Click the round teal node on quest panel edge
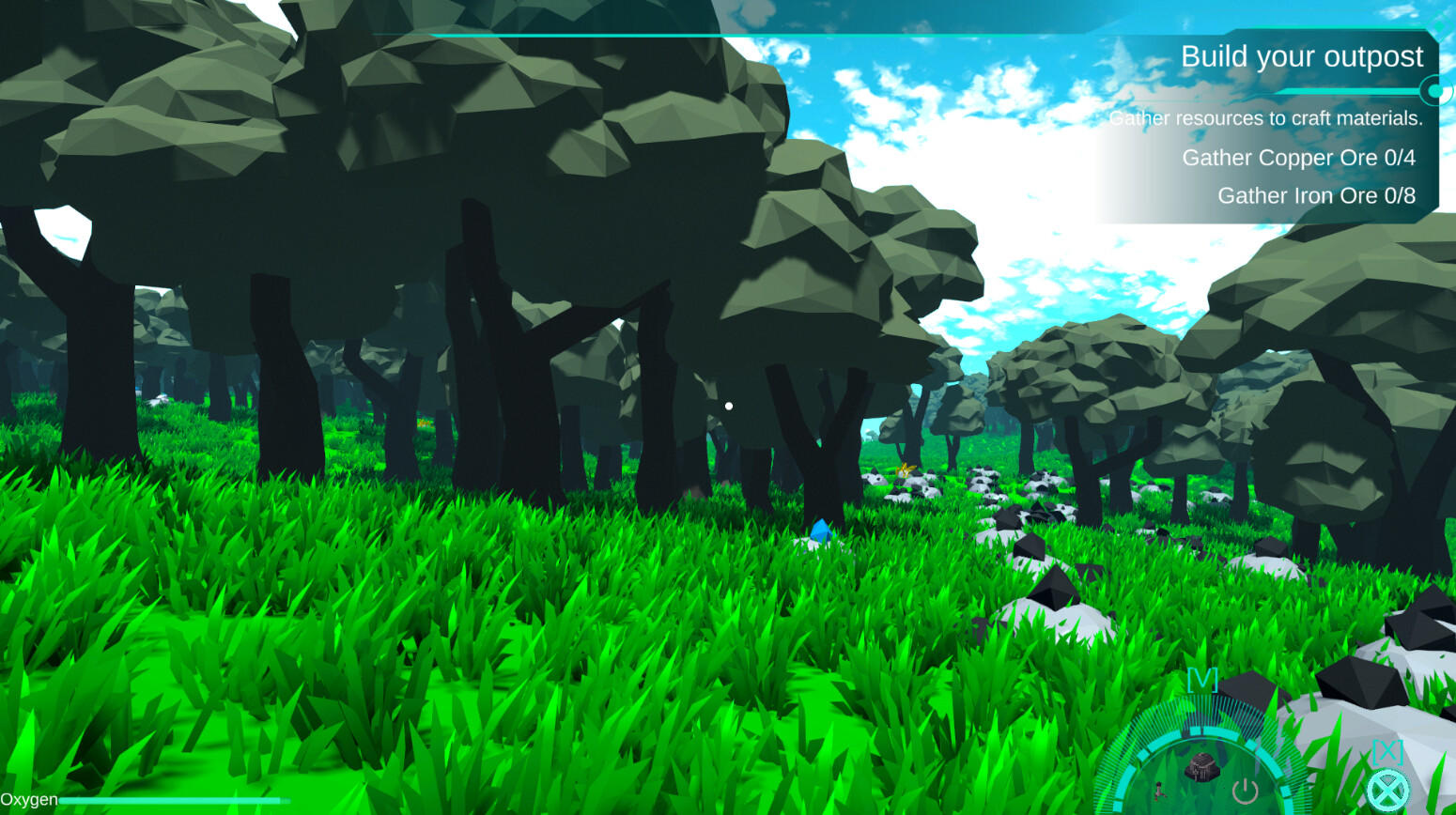The width and height of the screenshot is (1456, 815). coord(1436,90)
